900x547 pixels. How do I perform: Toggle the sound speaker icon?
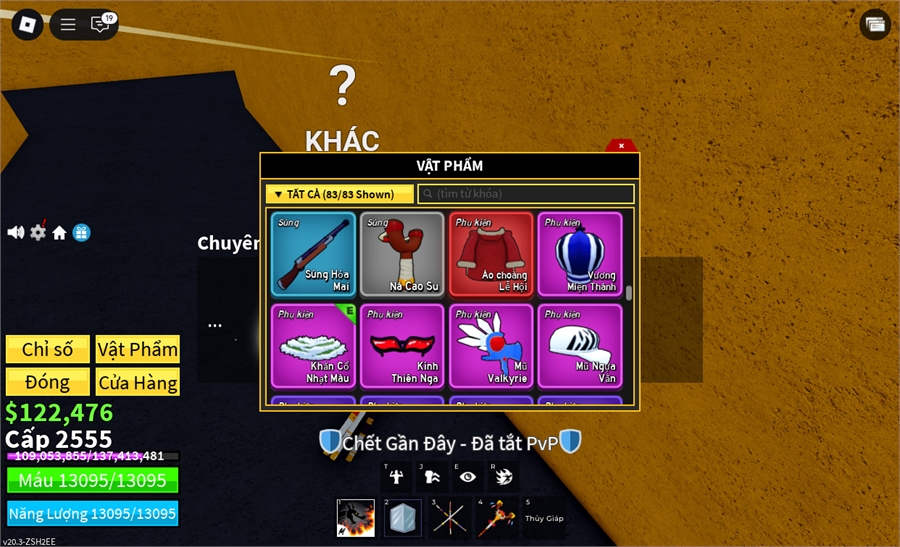click(x=16, y=232)
